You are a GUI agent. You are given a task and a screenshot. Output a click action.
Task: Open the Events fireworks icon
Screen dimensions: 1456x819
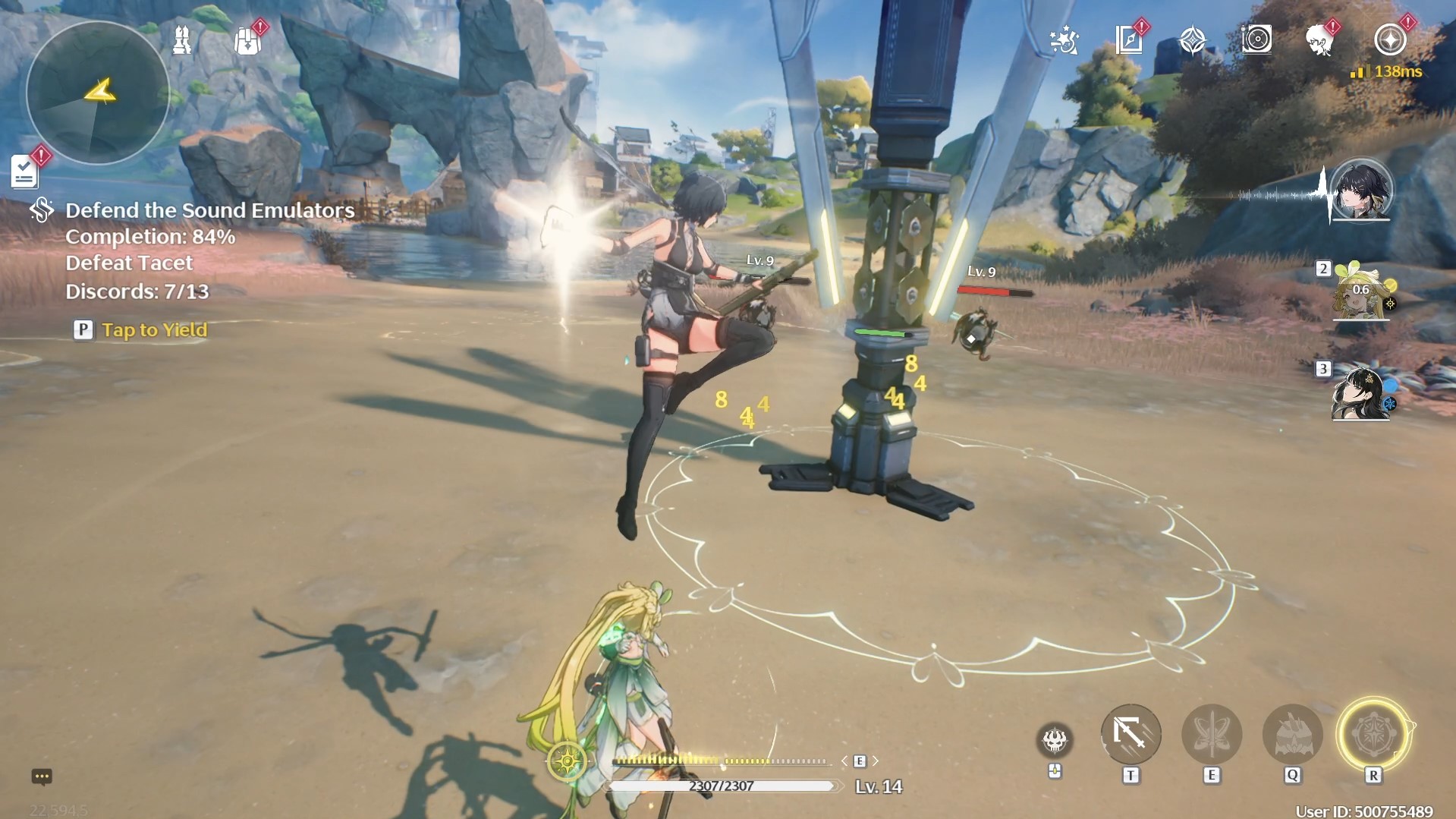click(x=1065, y=43)
